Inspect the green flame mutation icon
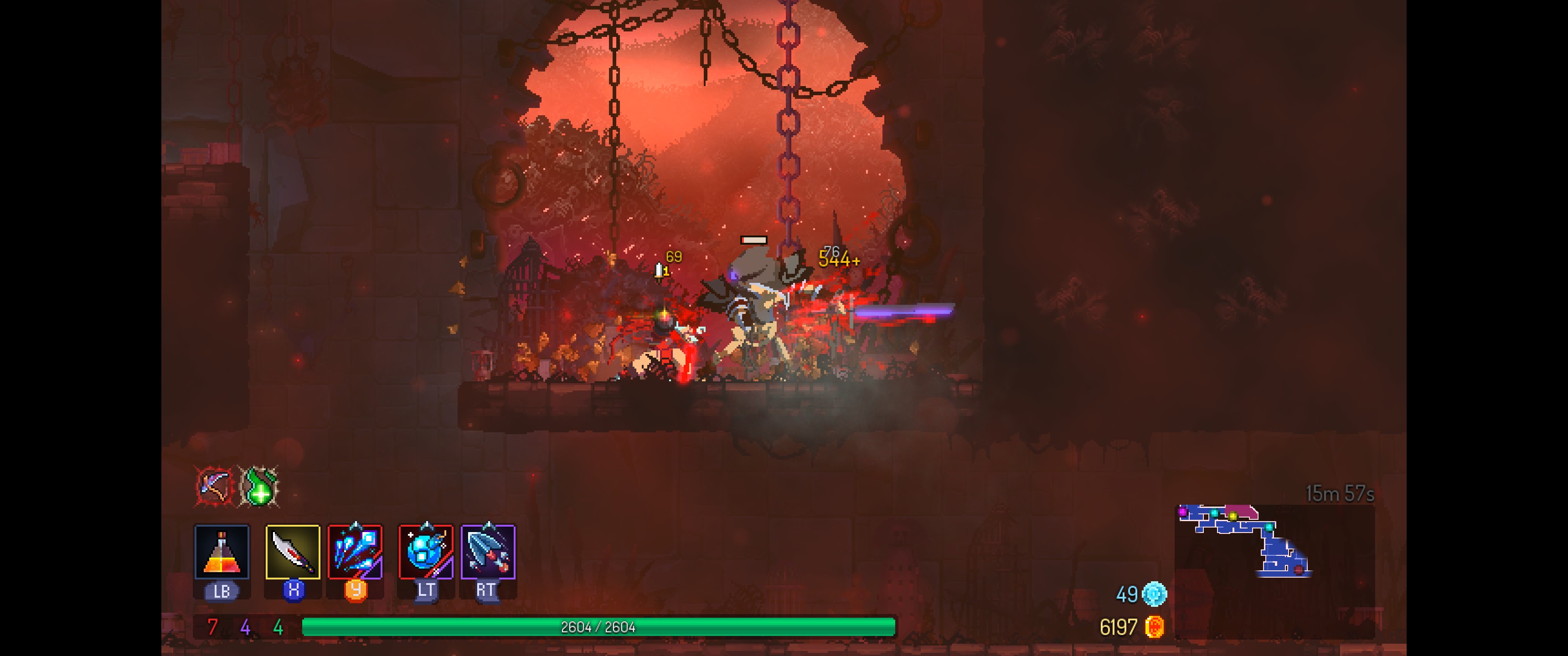 click(x=260, y=486)
